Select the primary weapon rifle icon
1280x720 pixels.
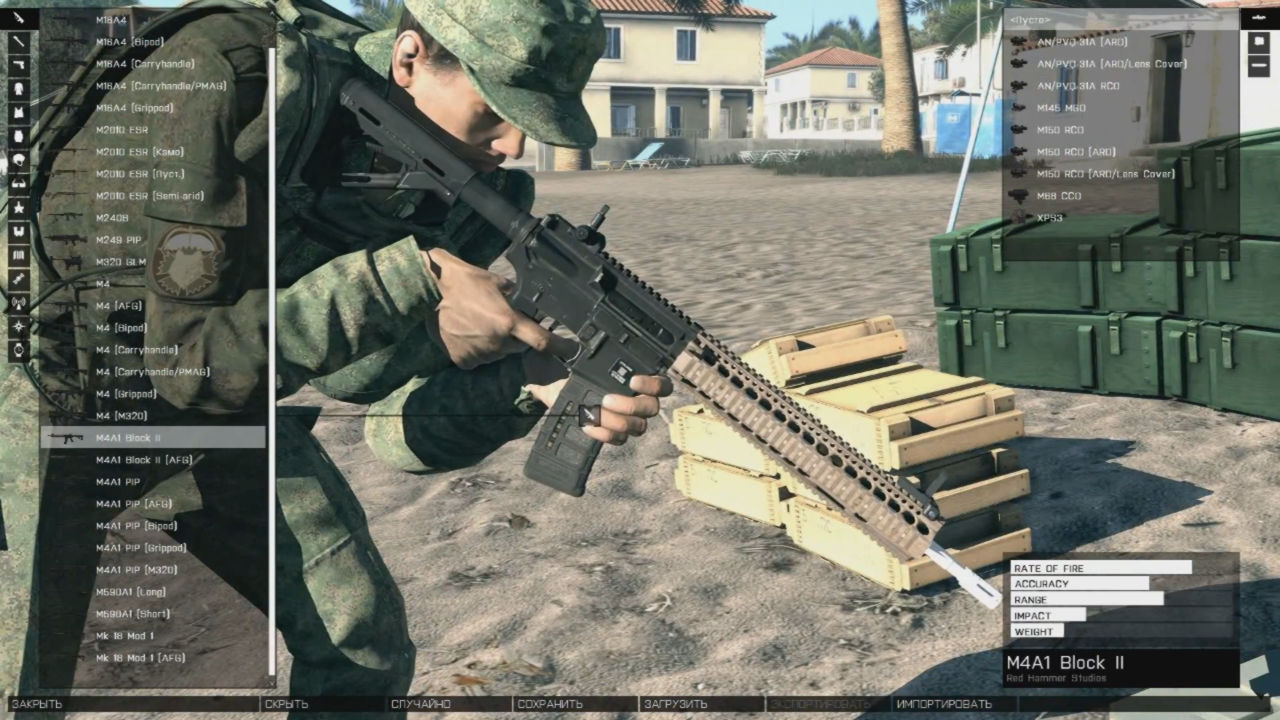click(18, 18)
